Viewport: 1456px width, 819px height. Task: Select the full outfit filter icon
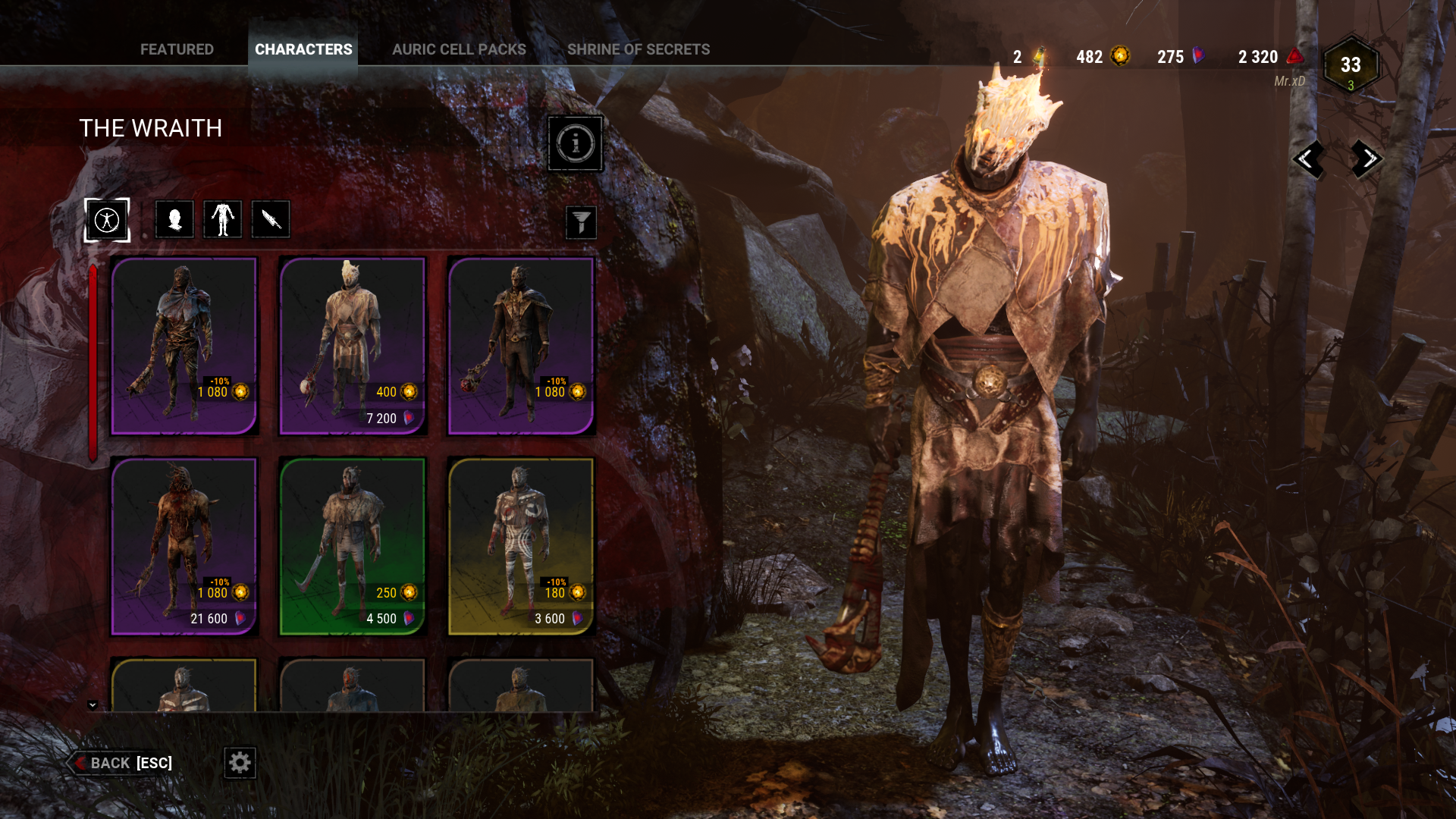click(x=107, y=219)
